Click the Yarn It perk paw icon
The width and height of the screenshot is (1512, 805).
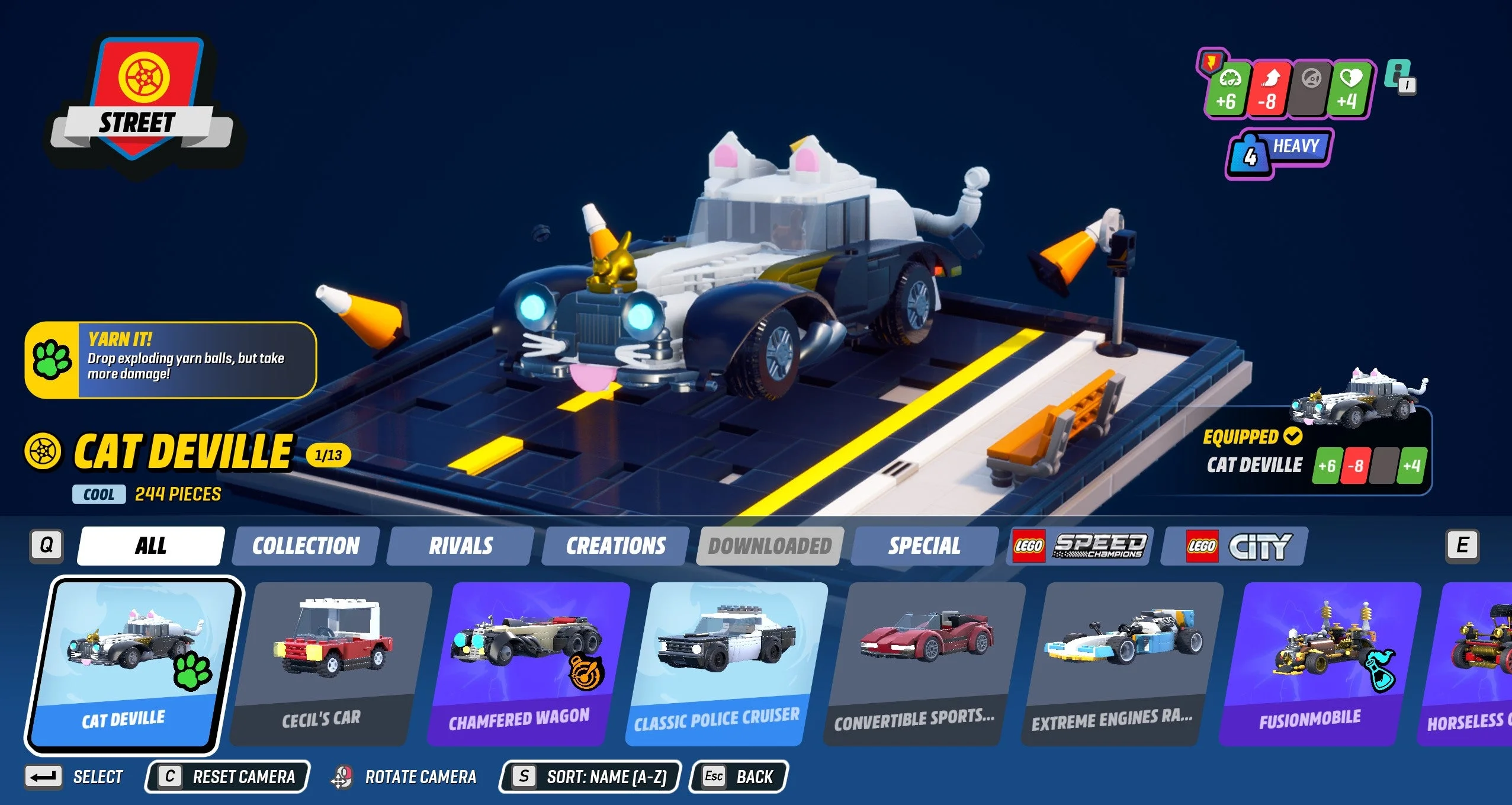(52, 360)
